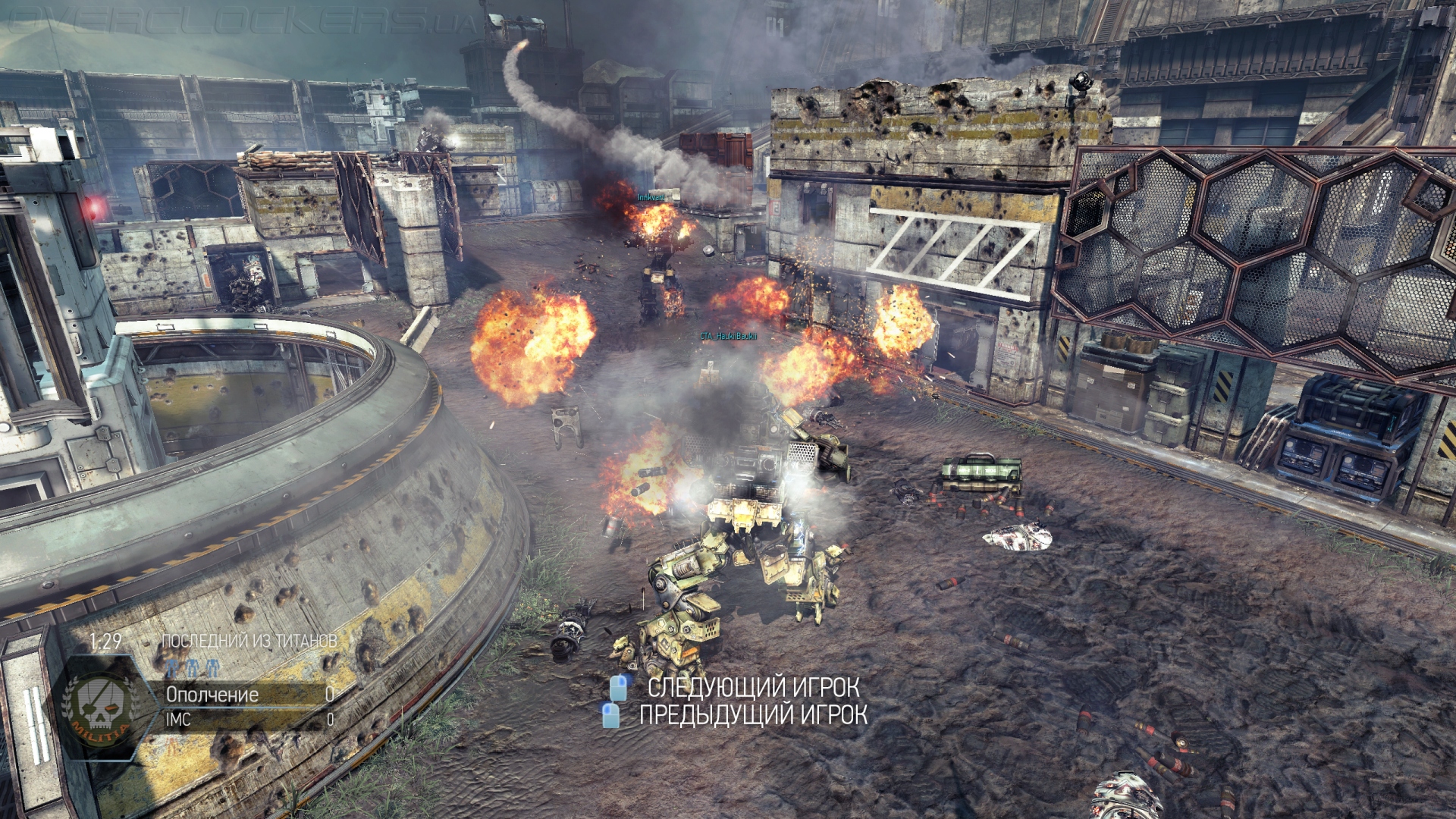The image size is (1456, 819).
Task: Choose the ПРЕДЫДУЩИЙ ИГРОК spectator option
Action: (752, 714)
